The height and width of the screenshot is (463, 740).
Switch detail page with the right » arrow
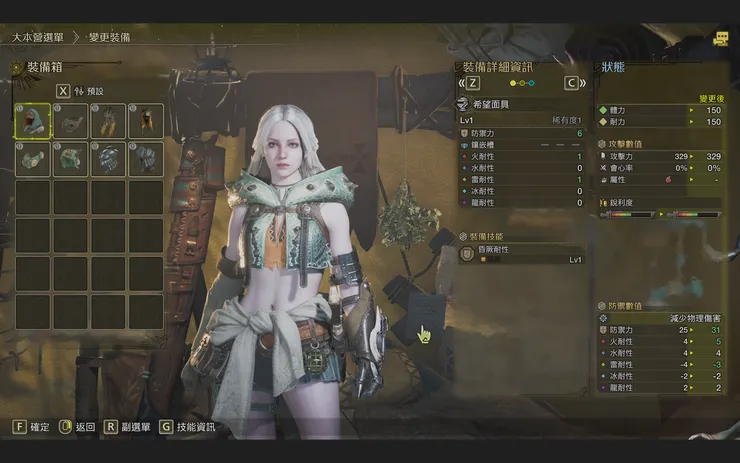584,84
